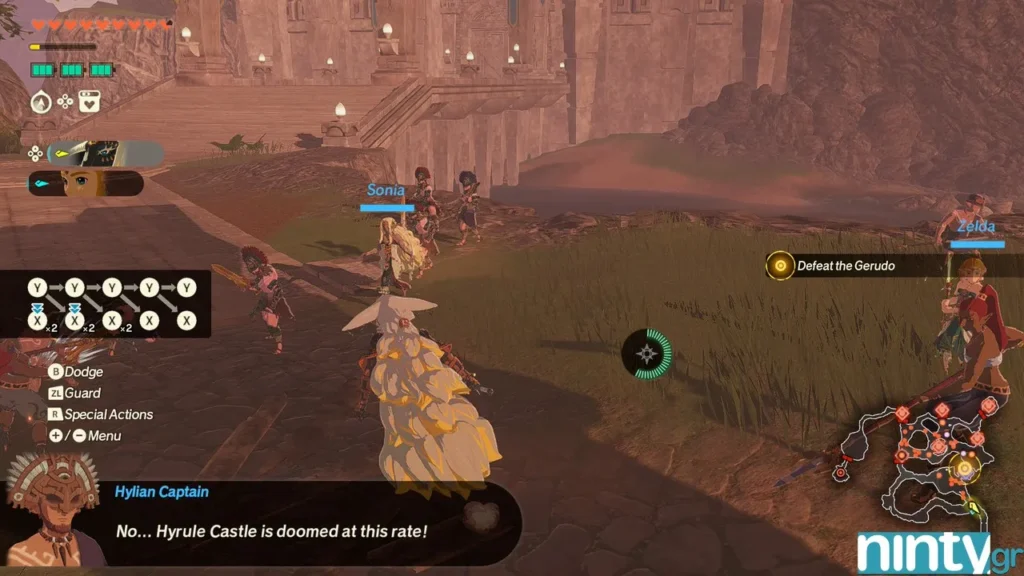
Task: Click the ninty.gr watermark logo
Action: (x=935, y=550)
